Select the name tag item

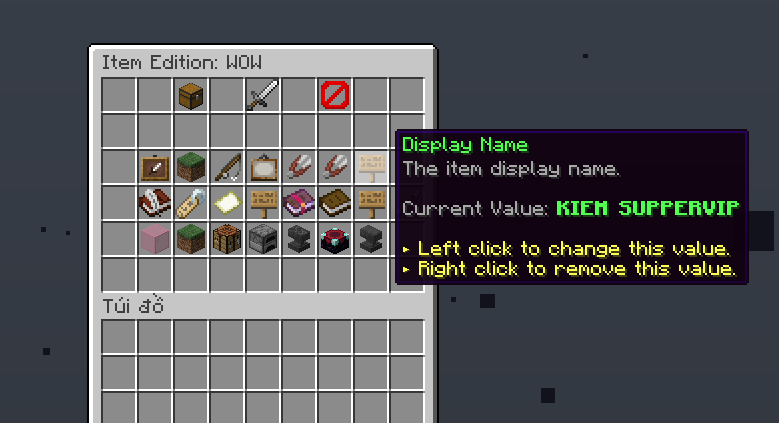coord(191,203)
